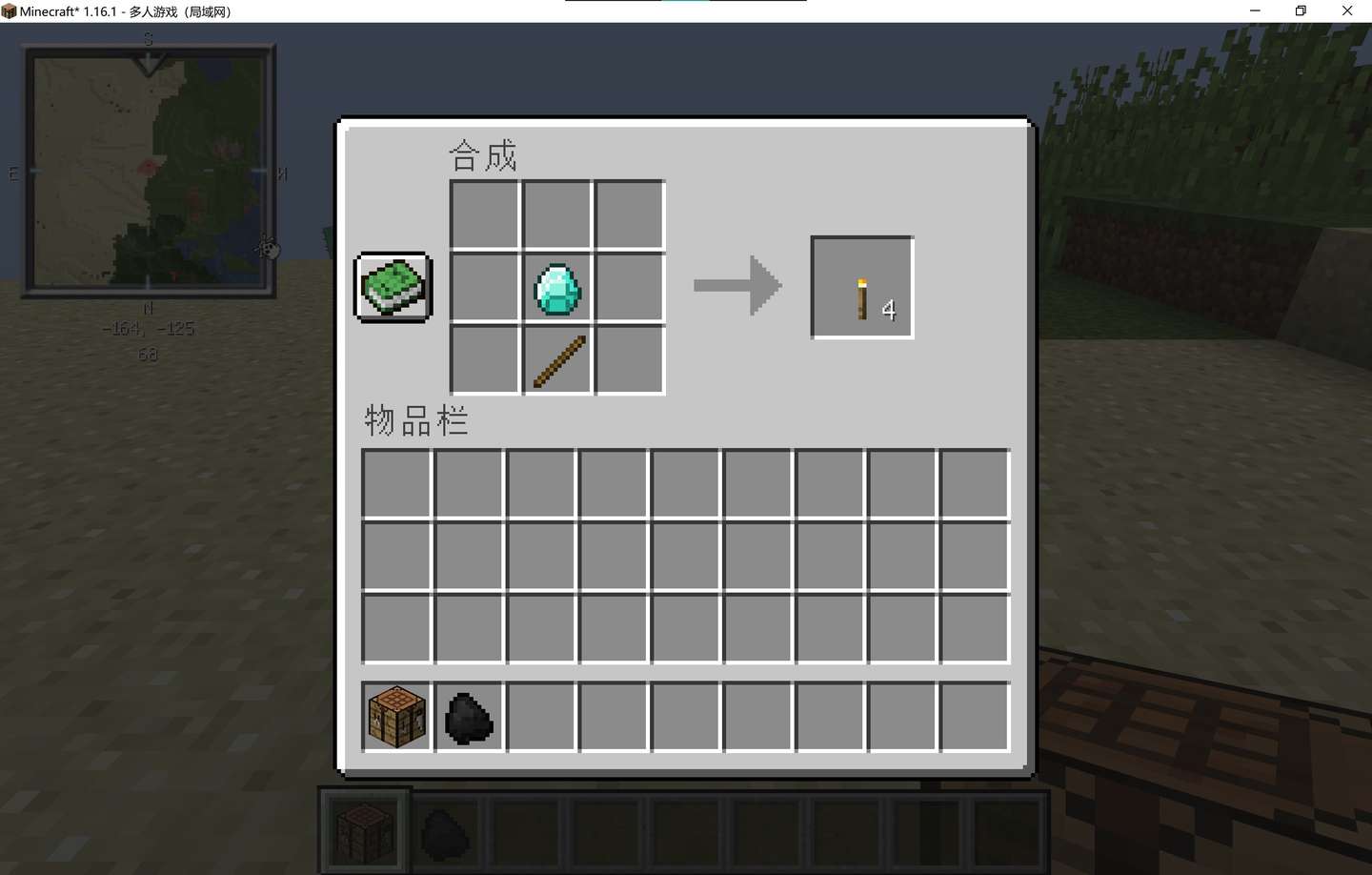Click the crafting table in the hotbar
The width and height of the screenshot is (1372, 875).
click(x=363, y=829)
